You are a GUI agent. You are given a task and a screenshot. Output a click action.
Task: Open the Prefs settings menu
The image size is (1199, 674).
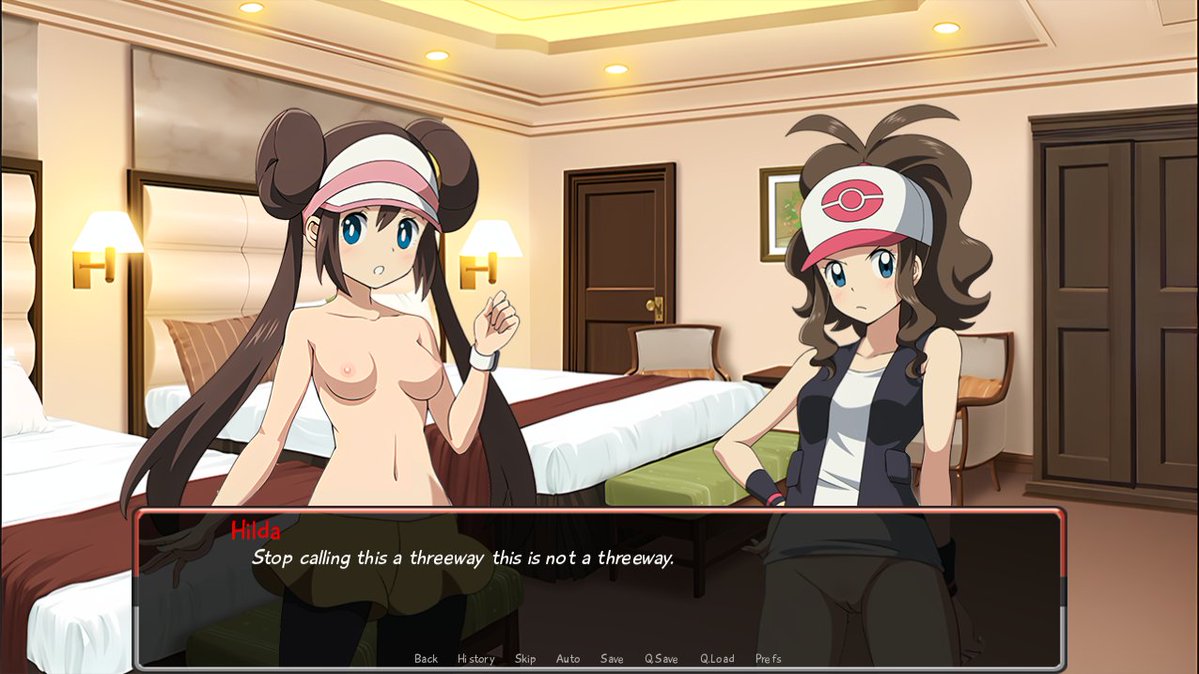click(x=769, y=659)
